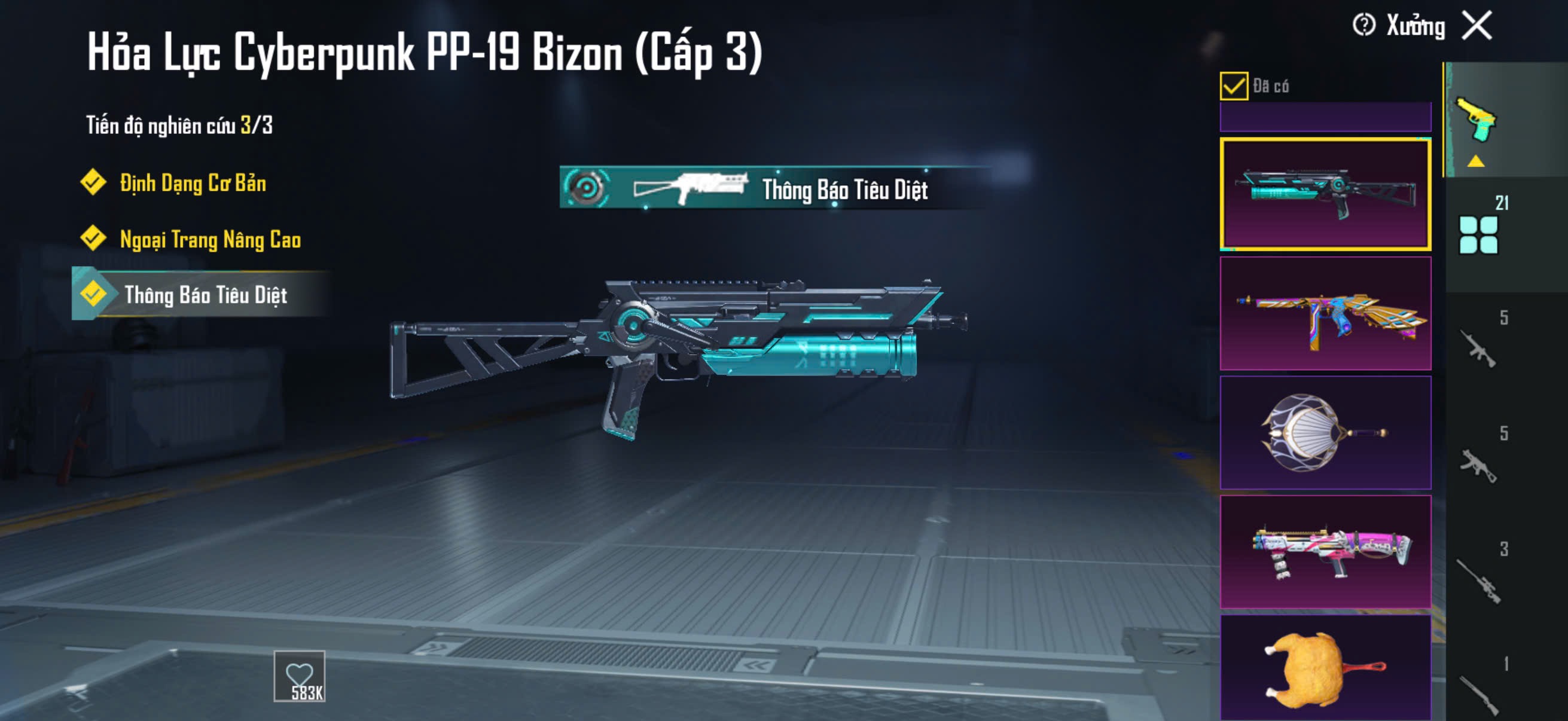Pick the gold-winged Thompson skin thumbnail

click(1325, 313)
